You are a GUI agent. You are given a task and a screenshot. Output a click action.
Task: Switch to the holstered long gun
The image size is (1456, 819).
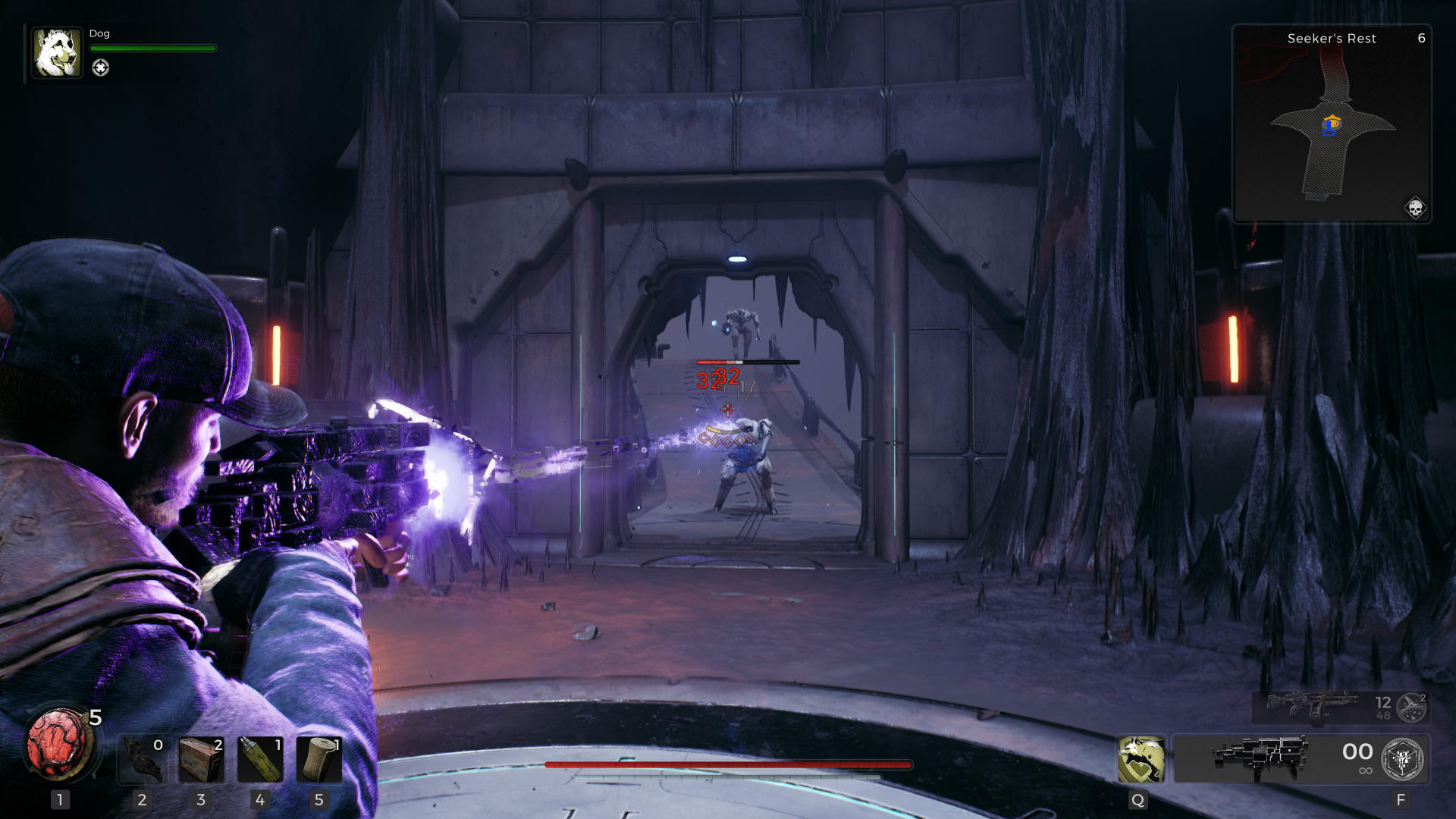pyautogui.click(x=1312, y=707)
